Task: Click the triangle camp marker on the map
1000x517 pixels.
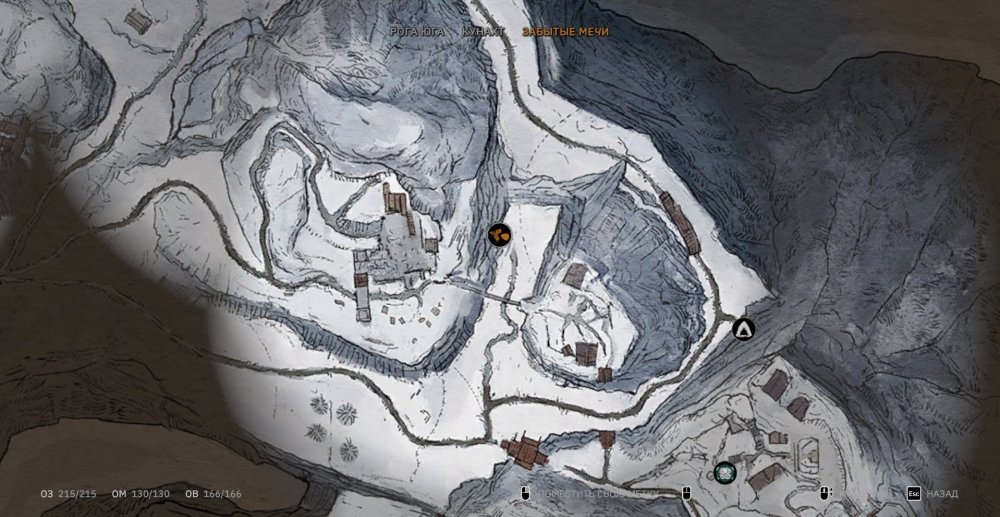Action: [743, 328]
